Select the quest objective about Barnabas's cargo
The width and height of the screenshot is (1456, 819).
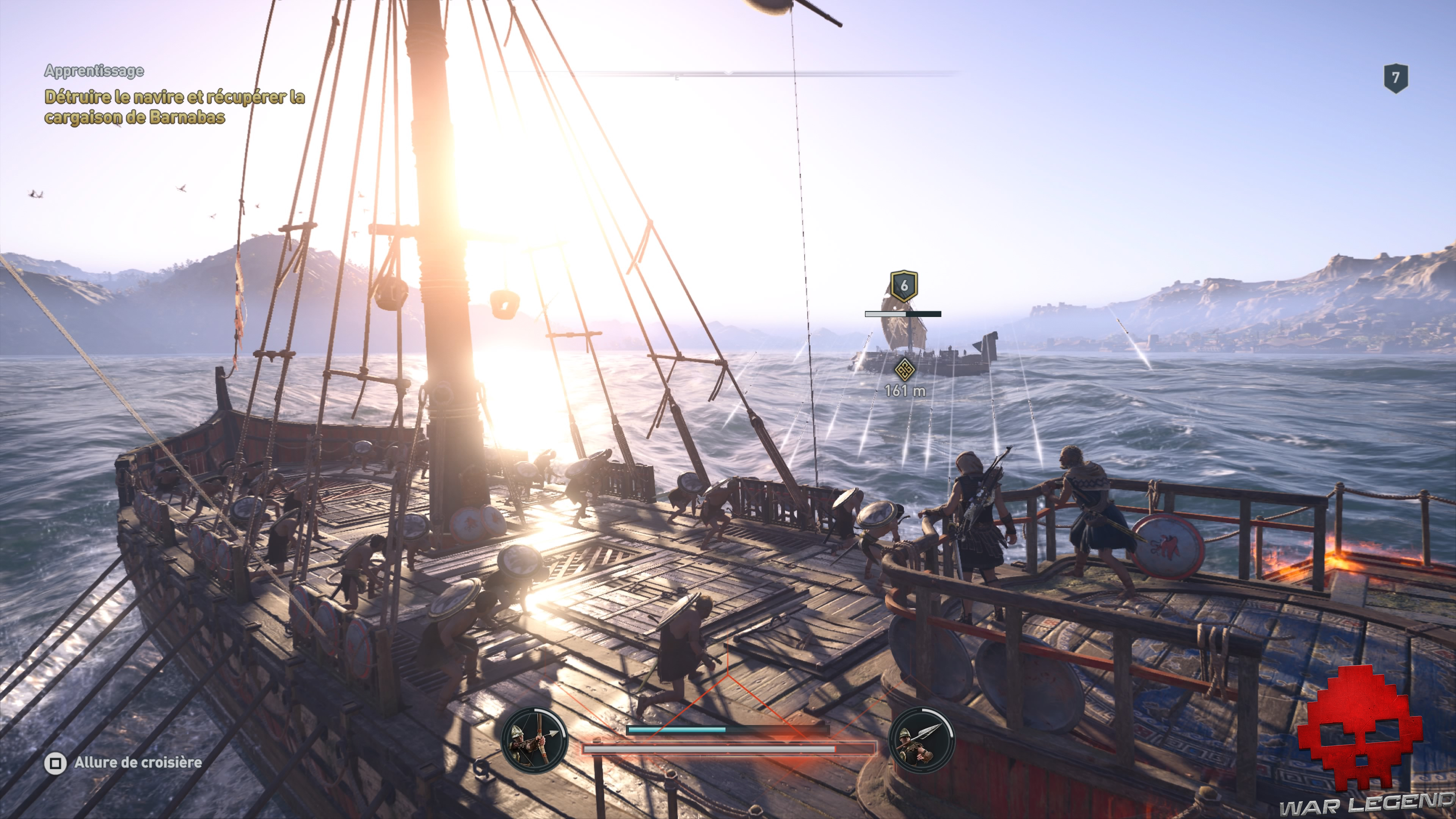click(x=175, y=107)
